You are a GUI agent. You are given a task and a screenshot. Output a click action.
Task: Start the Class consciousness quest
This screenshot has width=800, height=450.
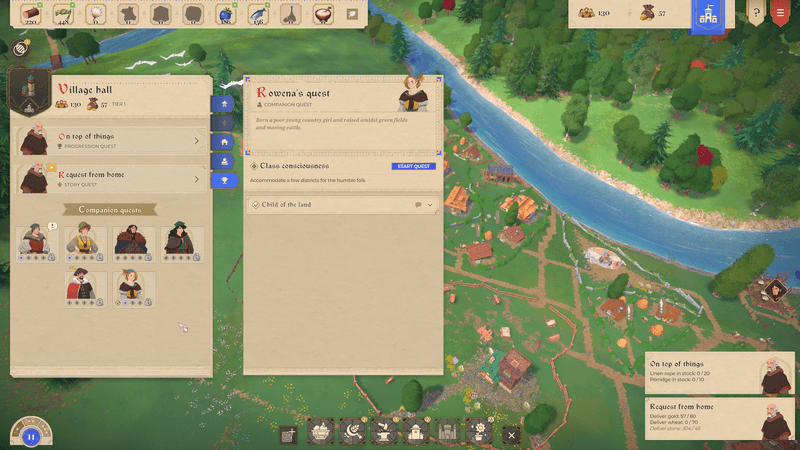pyautogui.click(x=414, y=166)
